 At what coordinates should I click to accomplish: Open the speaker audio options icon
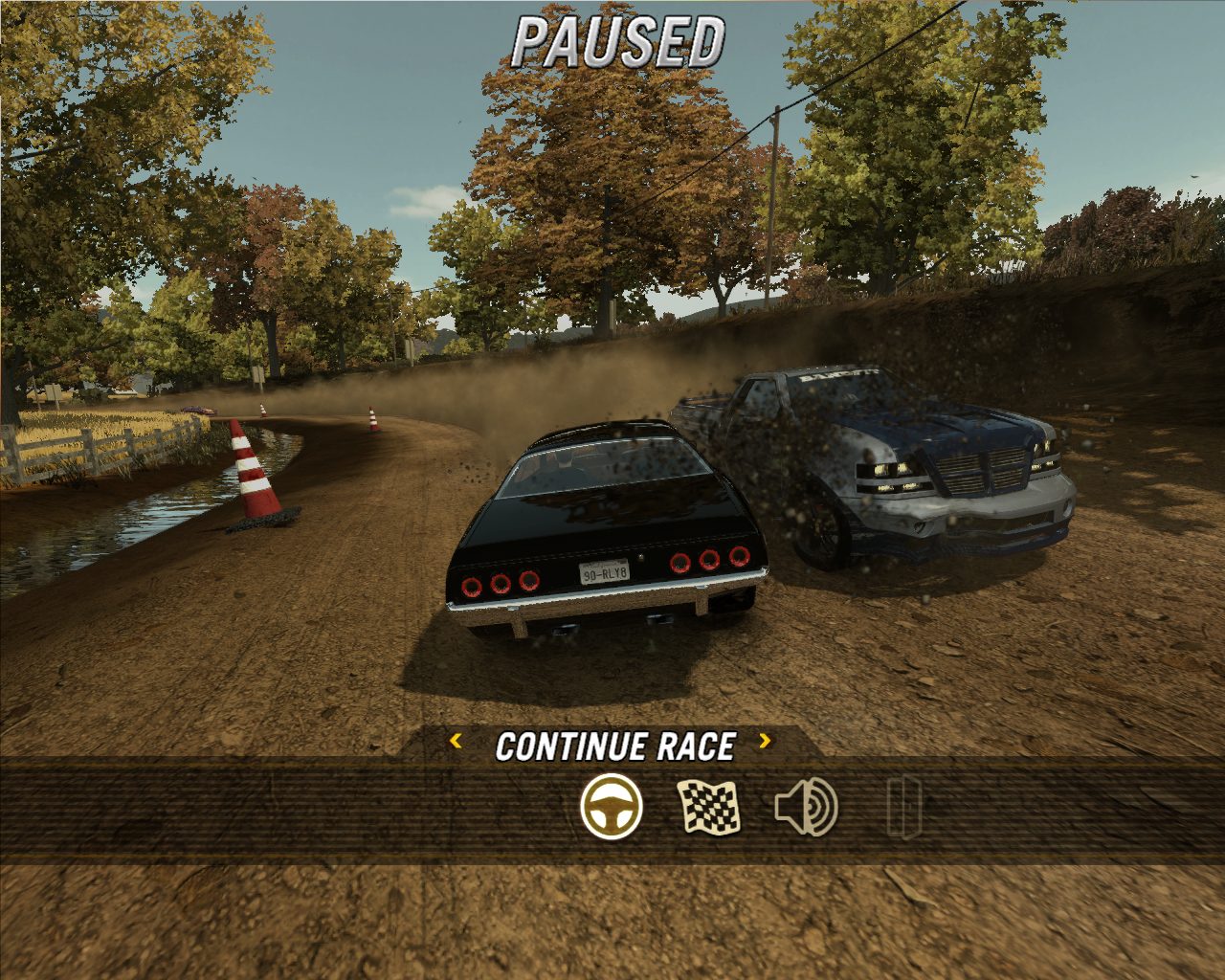pos(806,807)
